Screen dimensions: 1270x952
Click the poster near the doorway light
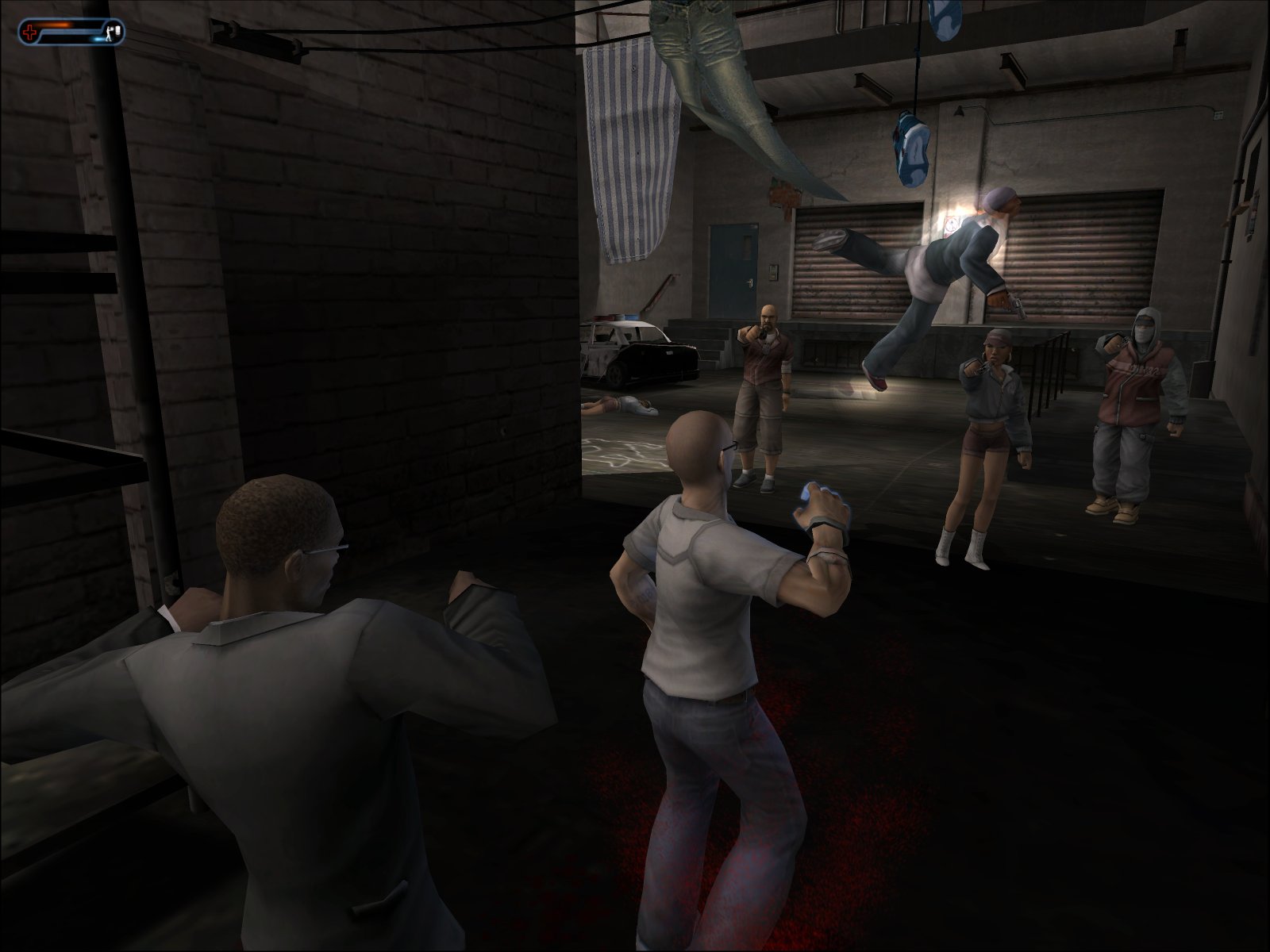(950, 225)
